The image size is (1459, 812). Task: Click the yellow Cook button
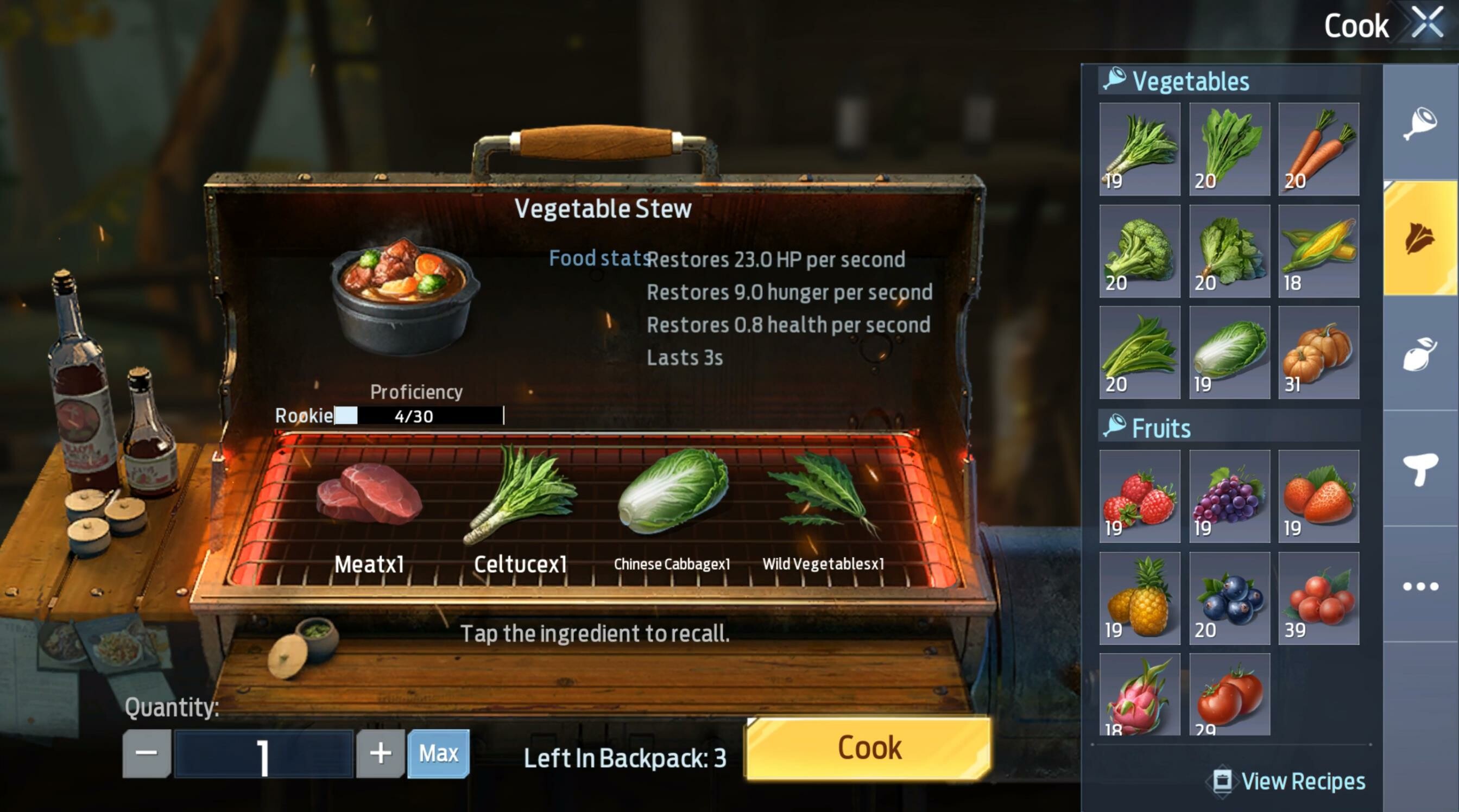[x=868, y=748]
